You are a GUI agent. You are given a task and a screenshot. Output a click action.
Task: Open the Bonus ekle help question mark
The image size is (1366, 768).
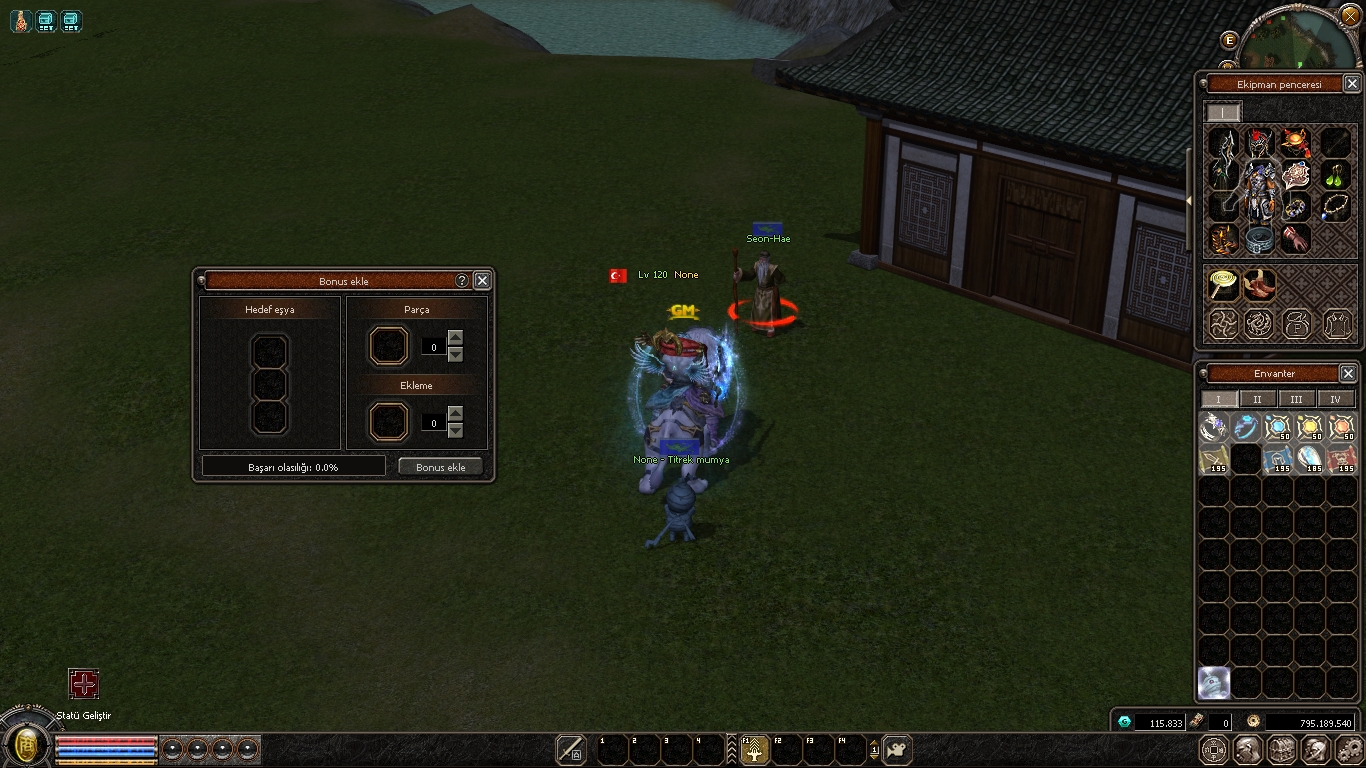(x=462, y=281)
